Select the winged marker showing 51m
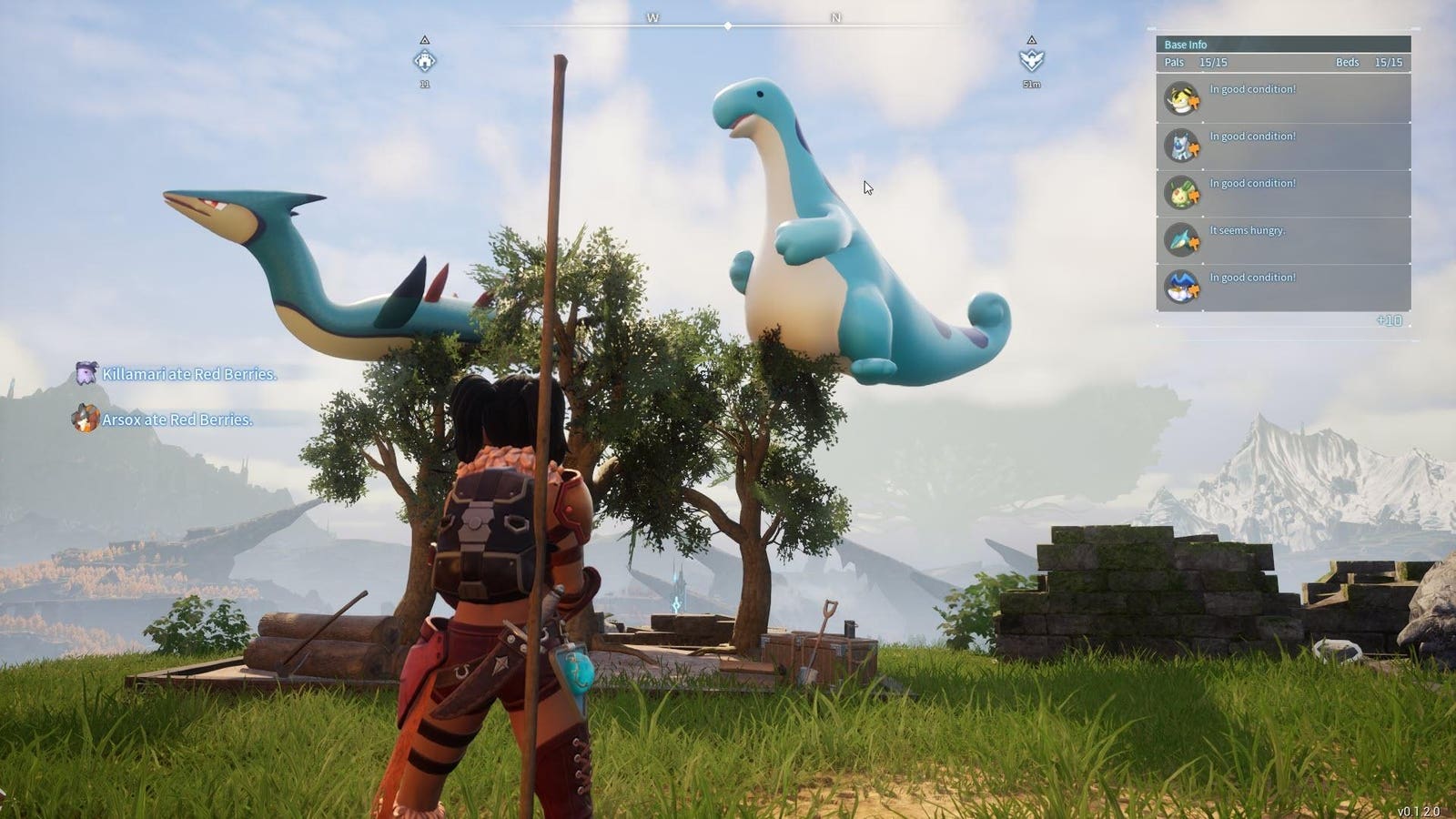Viewport: 1456px width, 819px height. pyautogui.click(x=1031, y=60)
